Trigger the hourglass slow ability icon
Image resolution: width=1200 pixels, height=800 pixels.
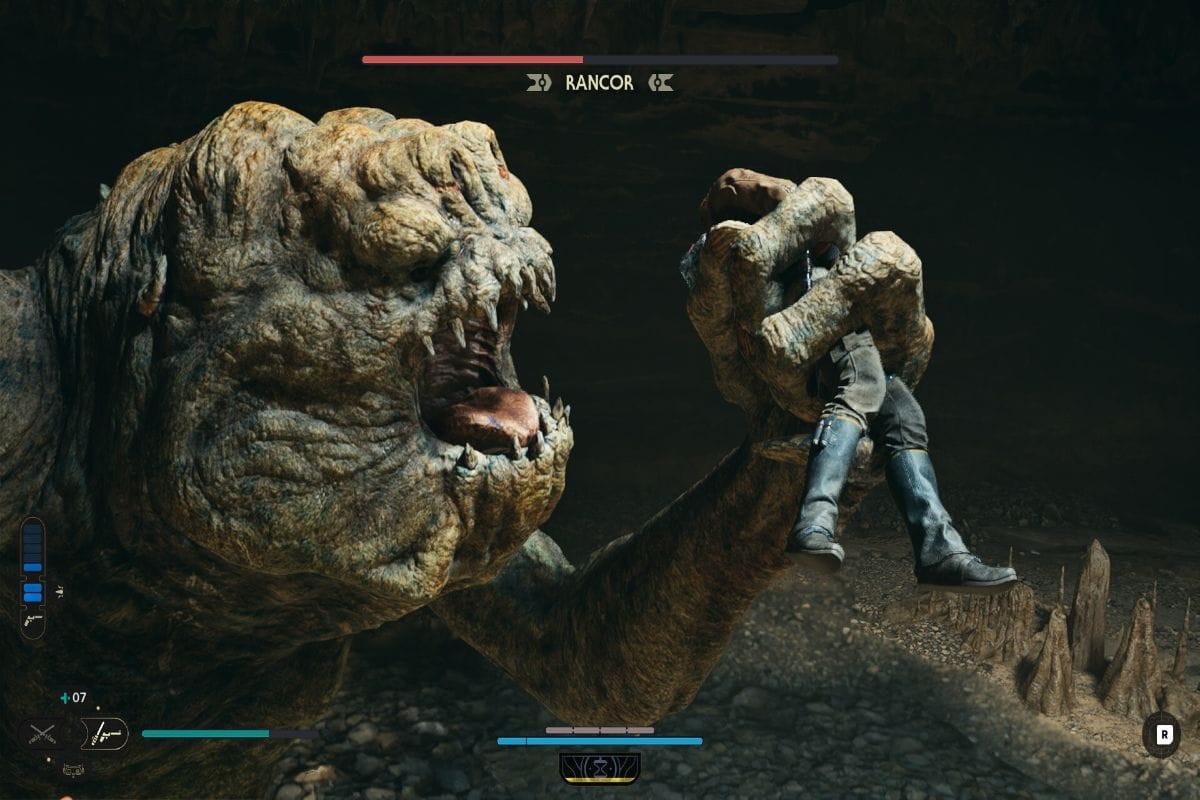[600, 768]
